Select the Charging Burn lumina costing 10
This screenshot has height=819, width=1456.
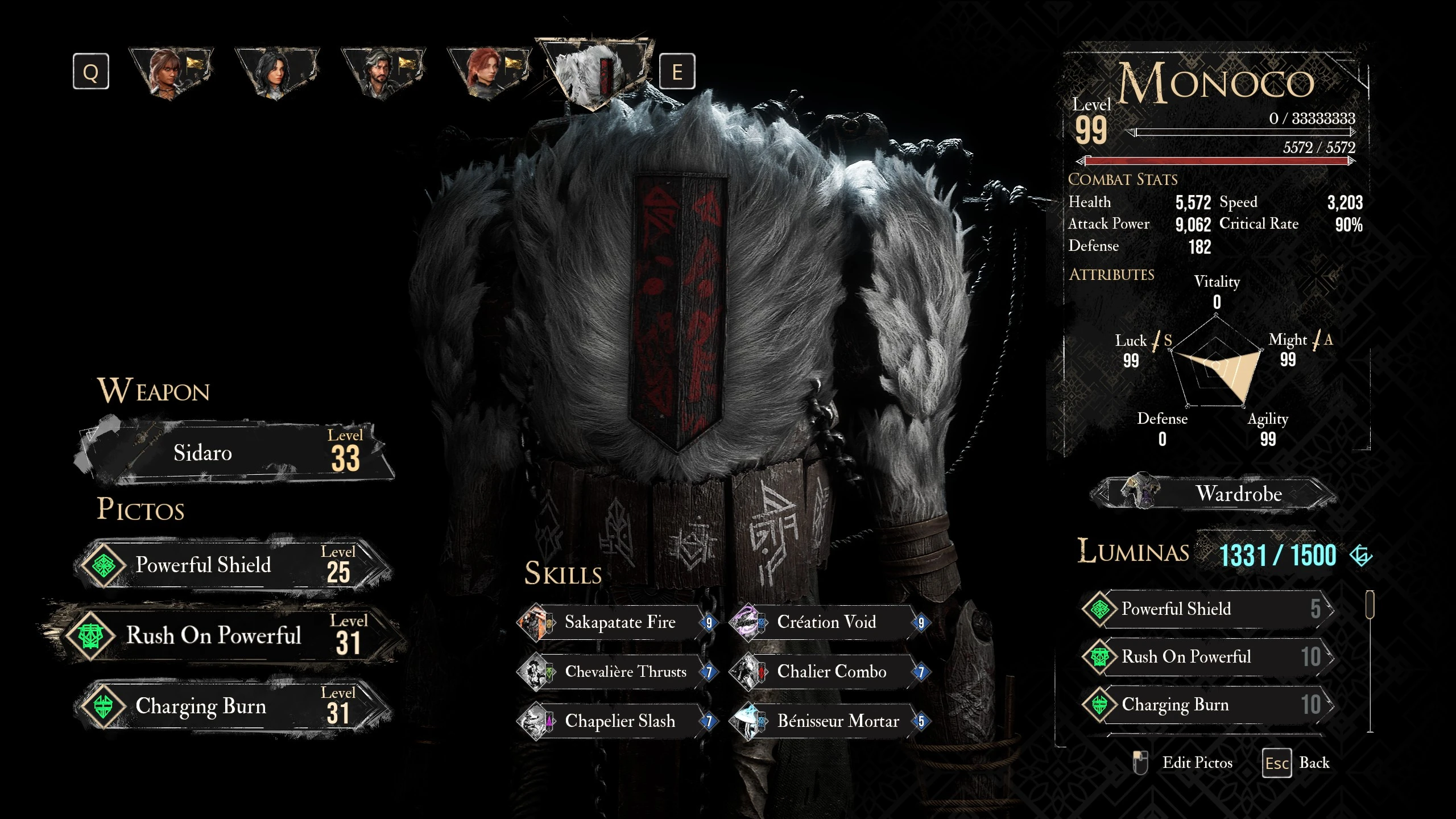coord(1207,705)
